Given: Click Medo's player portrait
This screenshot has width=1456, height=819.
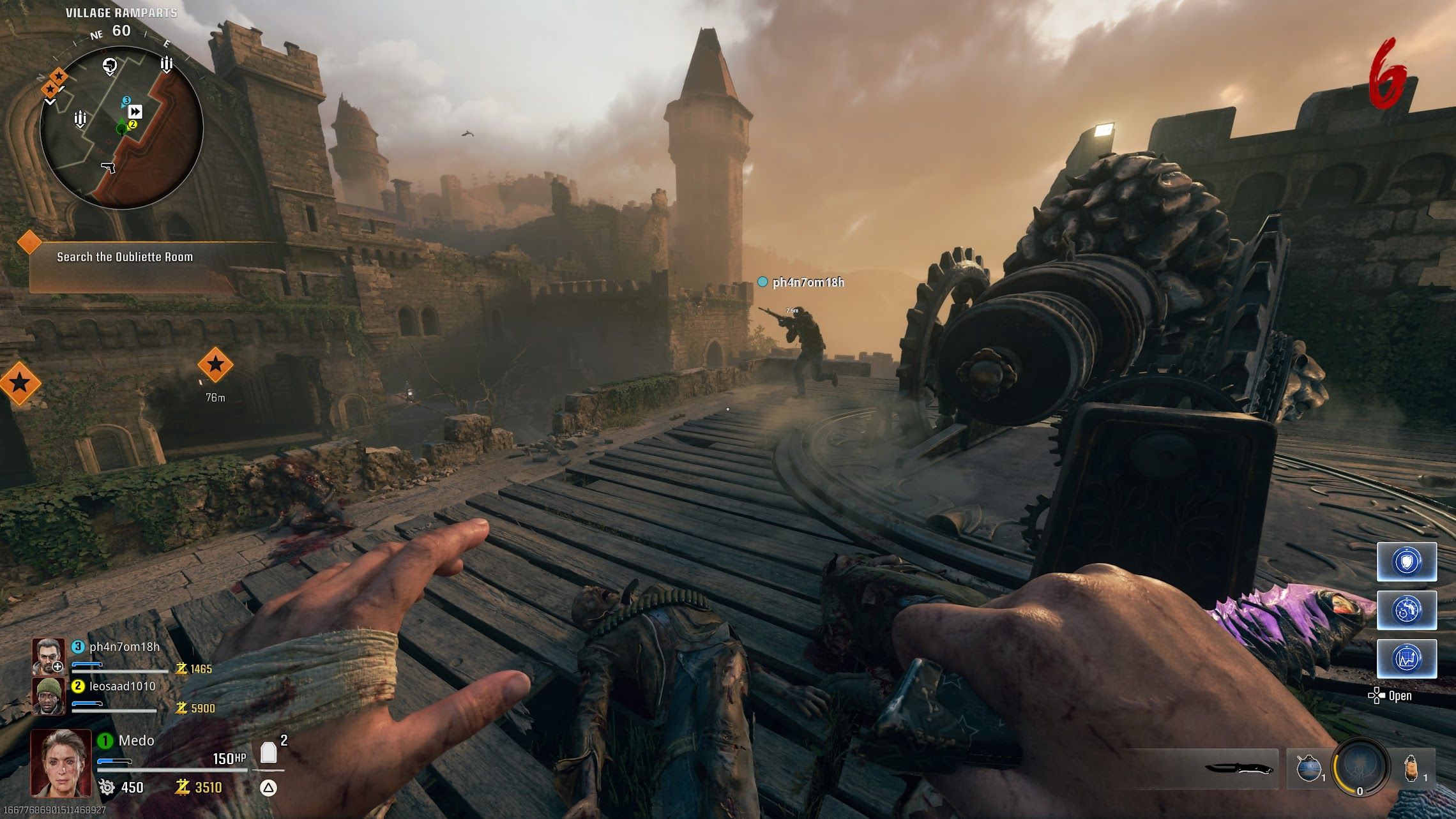Looking at the screenshot, I should [x=61, y=763].
